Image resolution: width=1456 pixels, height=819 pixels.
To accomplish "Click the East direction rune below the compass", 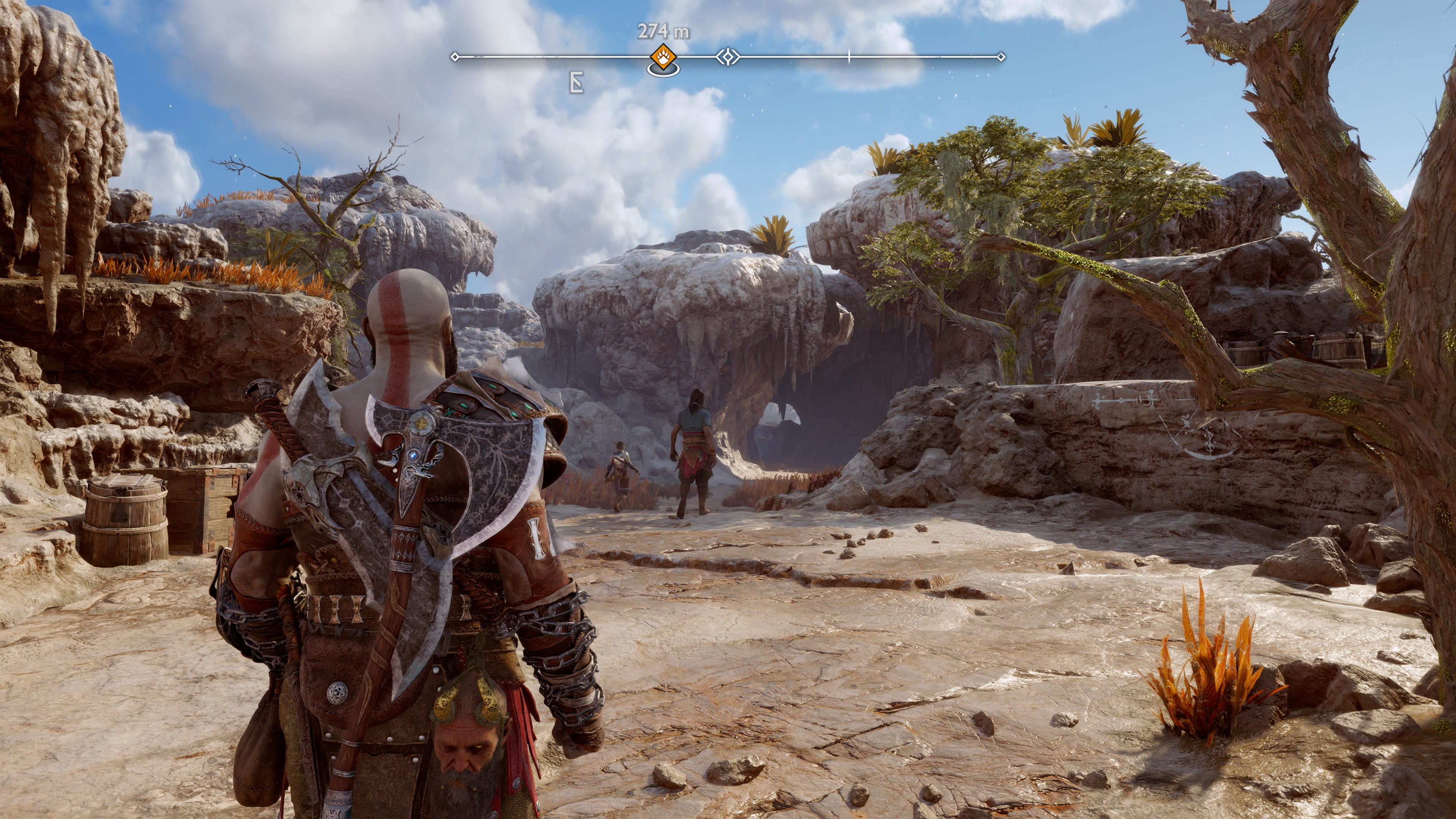I will click(x=576, y=83).
